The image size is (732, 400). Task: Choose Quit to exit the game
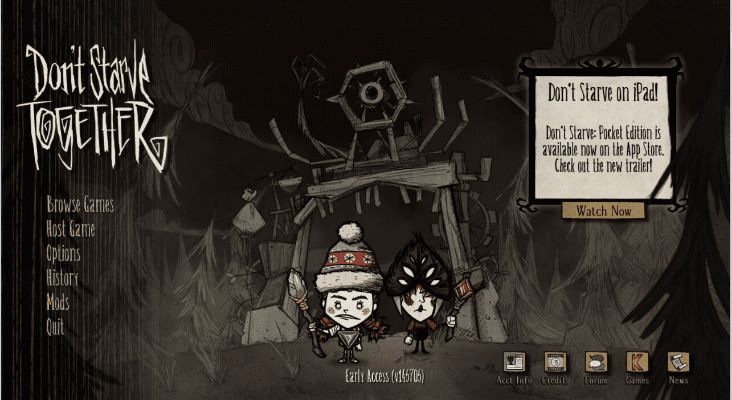[x=55, y=326]
